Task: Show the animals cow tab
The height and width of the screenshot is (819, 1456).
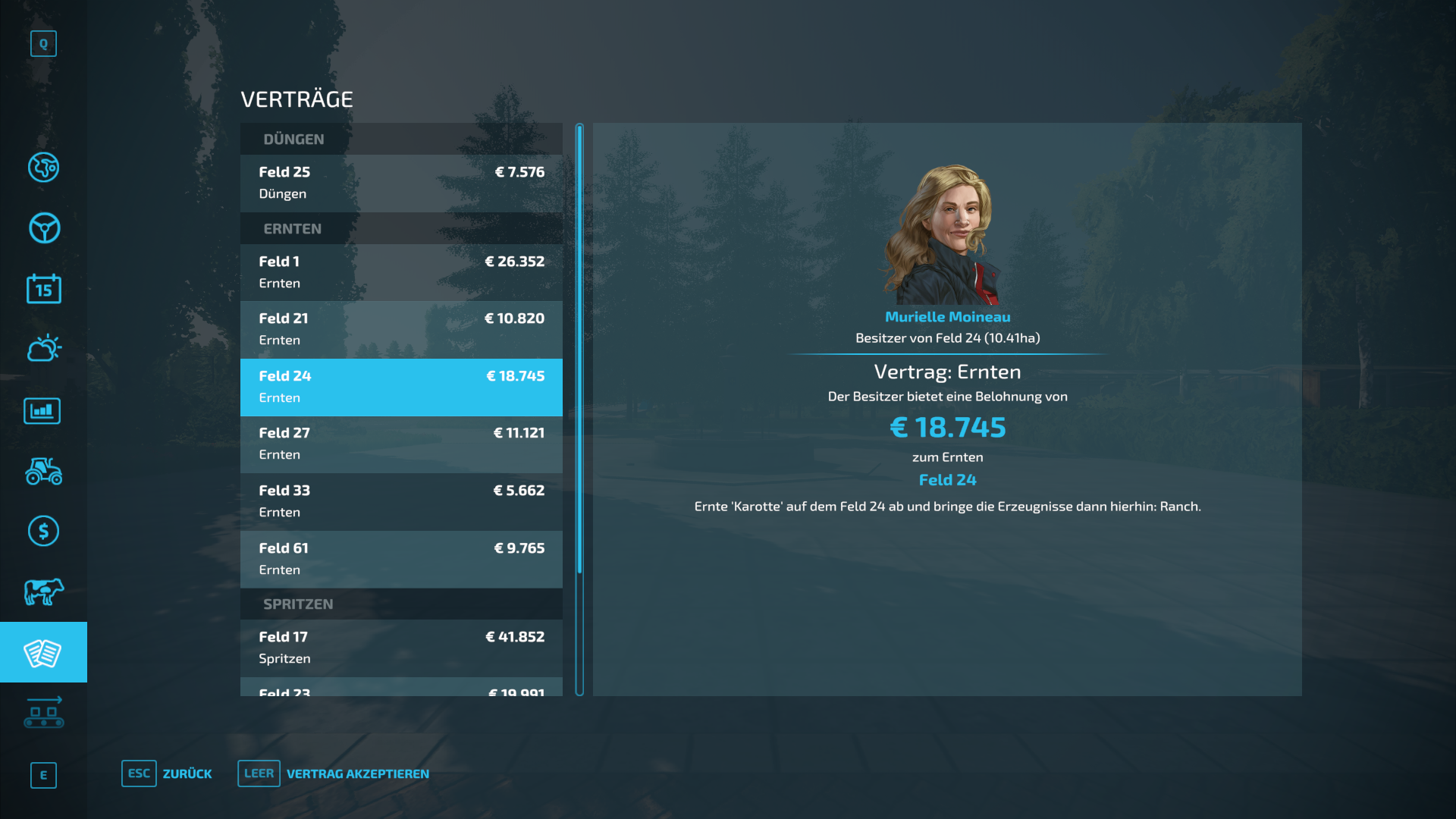Action: (x=44, y=591)
